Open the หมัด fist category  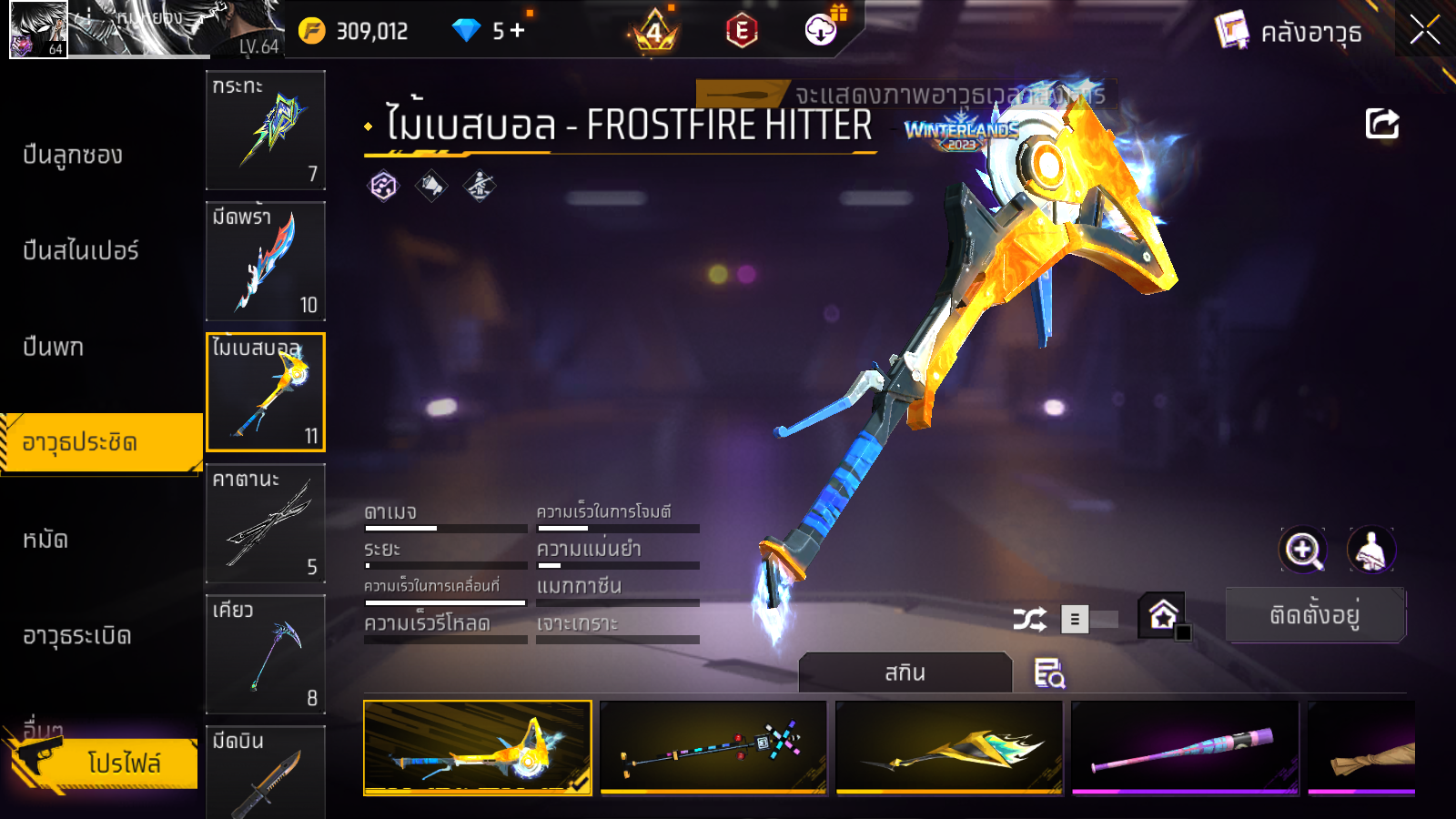click(45, 541)
